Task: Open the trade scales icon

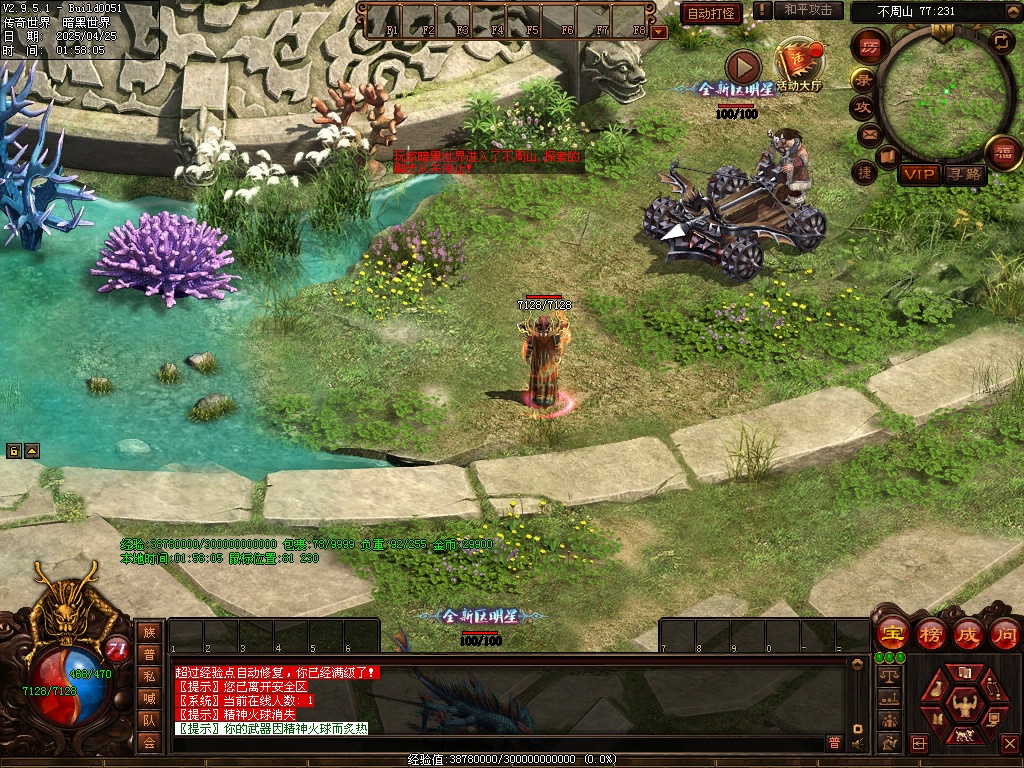Action: (x=887, y=675)
